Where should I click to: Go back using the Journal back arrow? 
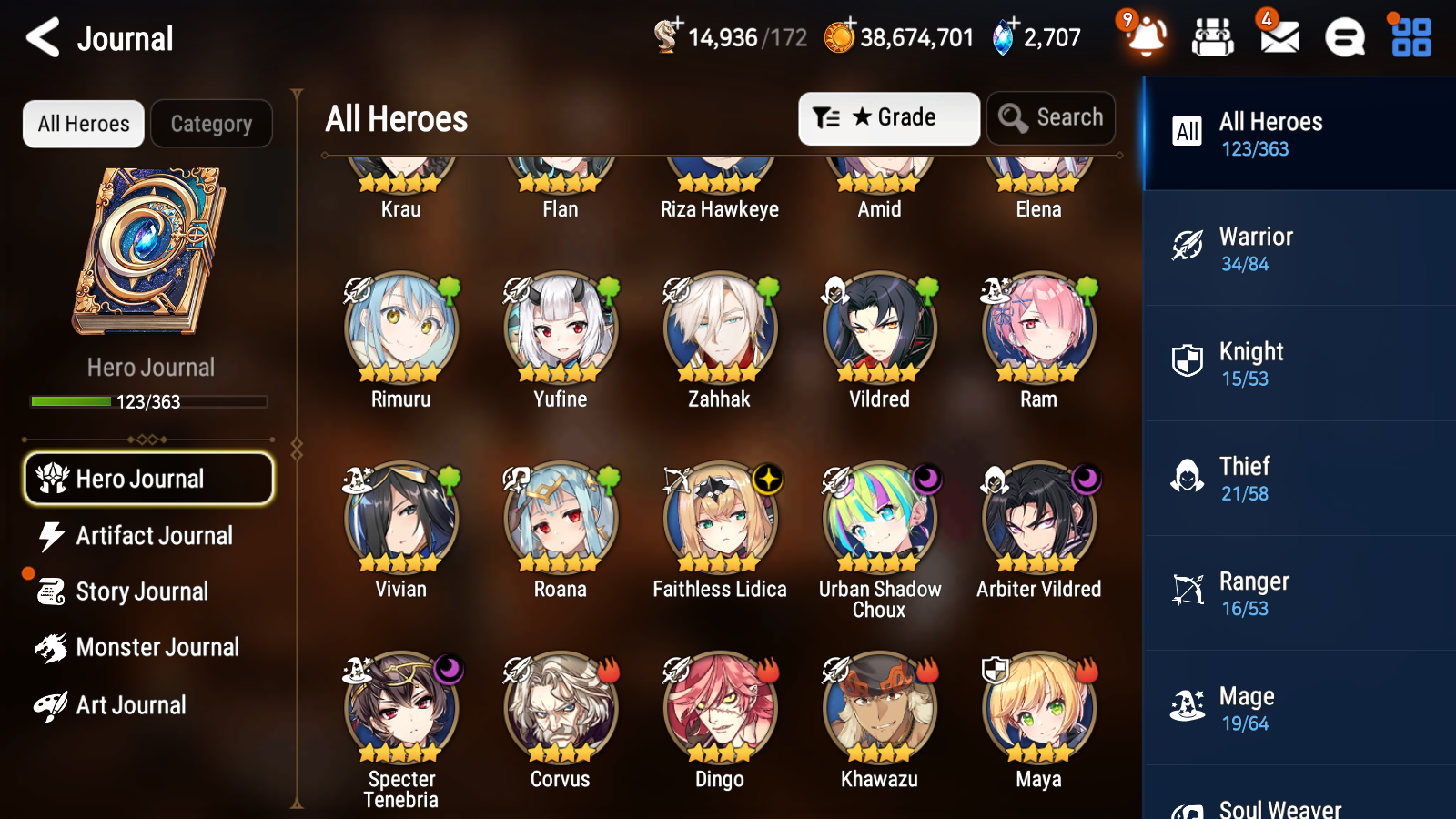pyautogui.click(x=41, y=37)
